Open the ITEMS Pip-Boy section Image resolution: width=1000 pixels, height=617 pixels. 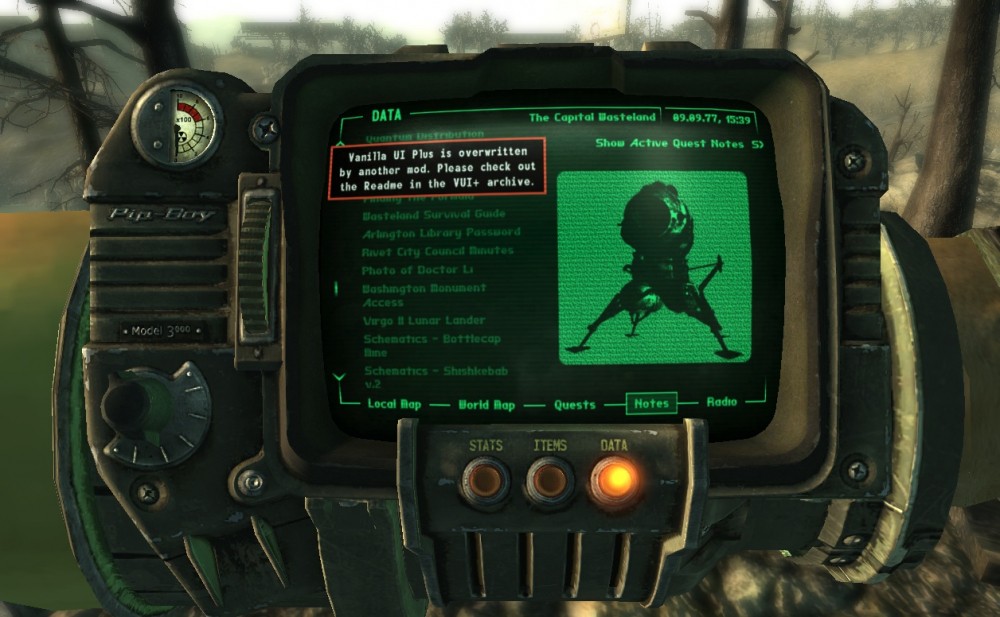[x=549, y=481]
